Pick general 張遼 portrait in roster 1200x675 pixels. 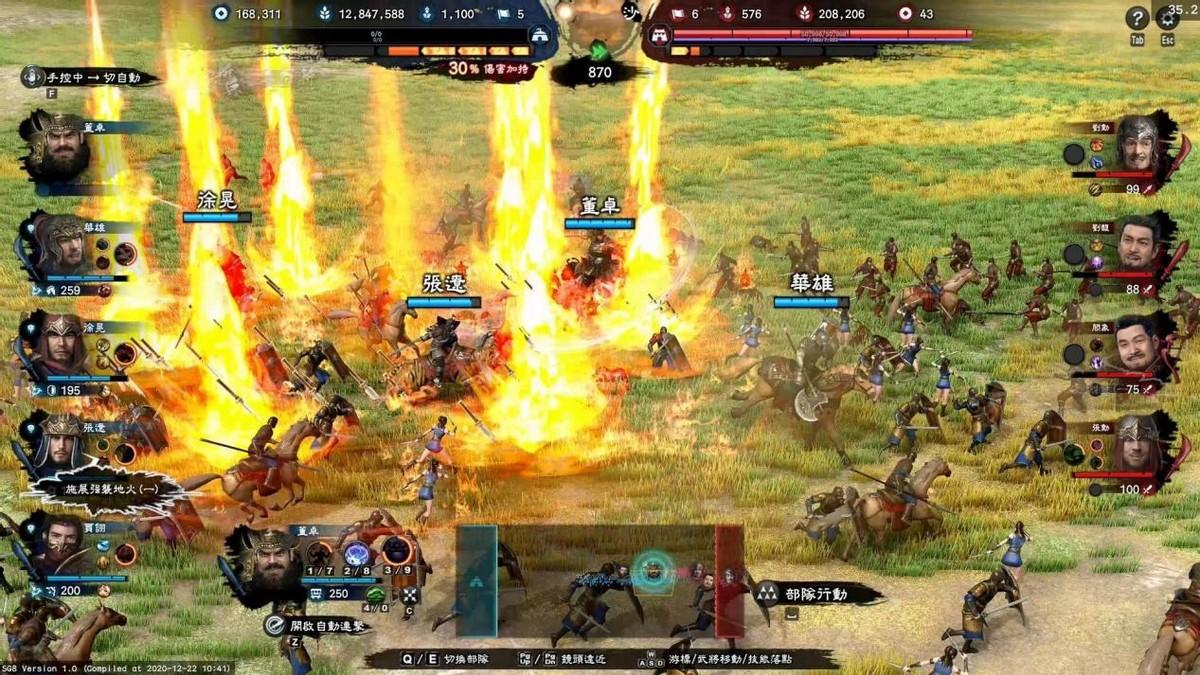[60, 440]
